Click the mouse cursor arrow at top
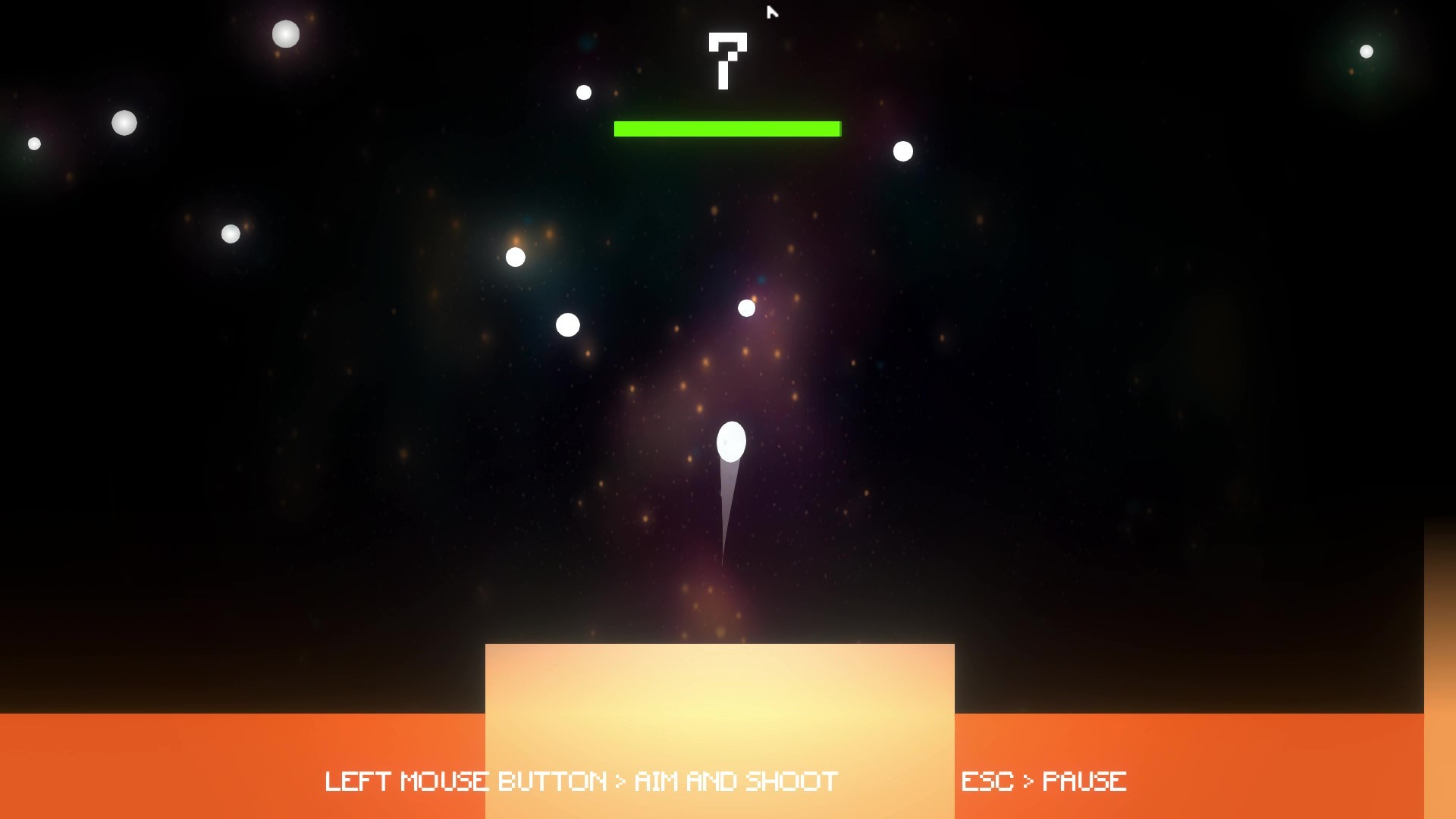1456x819 pixels. (x=772, y=13)
